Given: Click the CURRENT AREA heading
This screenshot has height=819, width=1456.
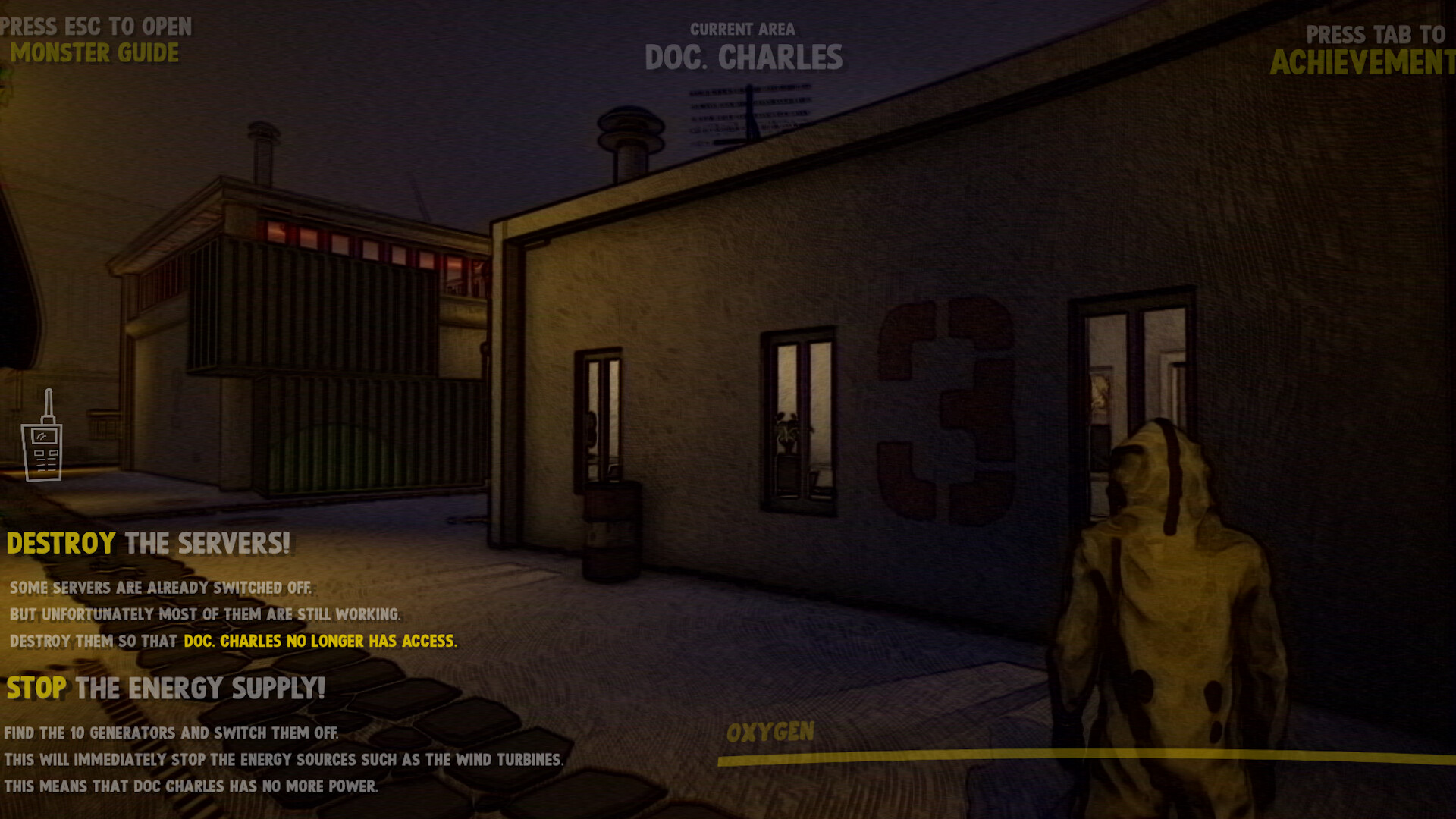Looking at the screenshot, I should (x=742, y=30).
